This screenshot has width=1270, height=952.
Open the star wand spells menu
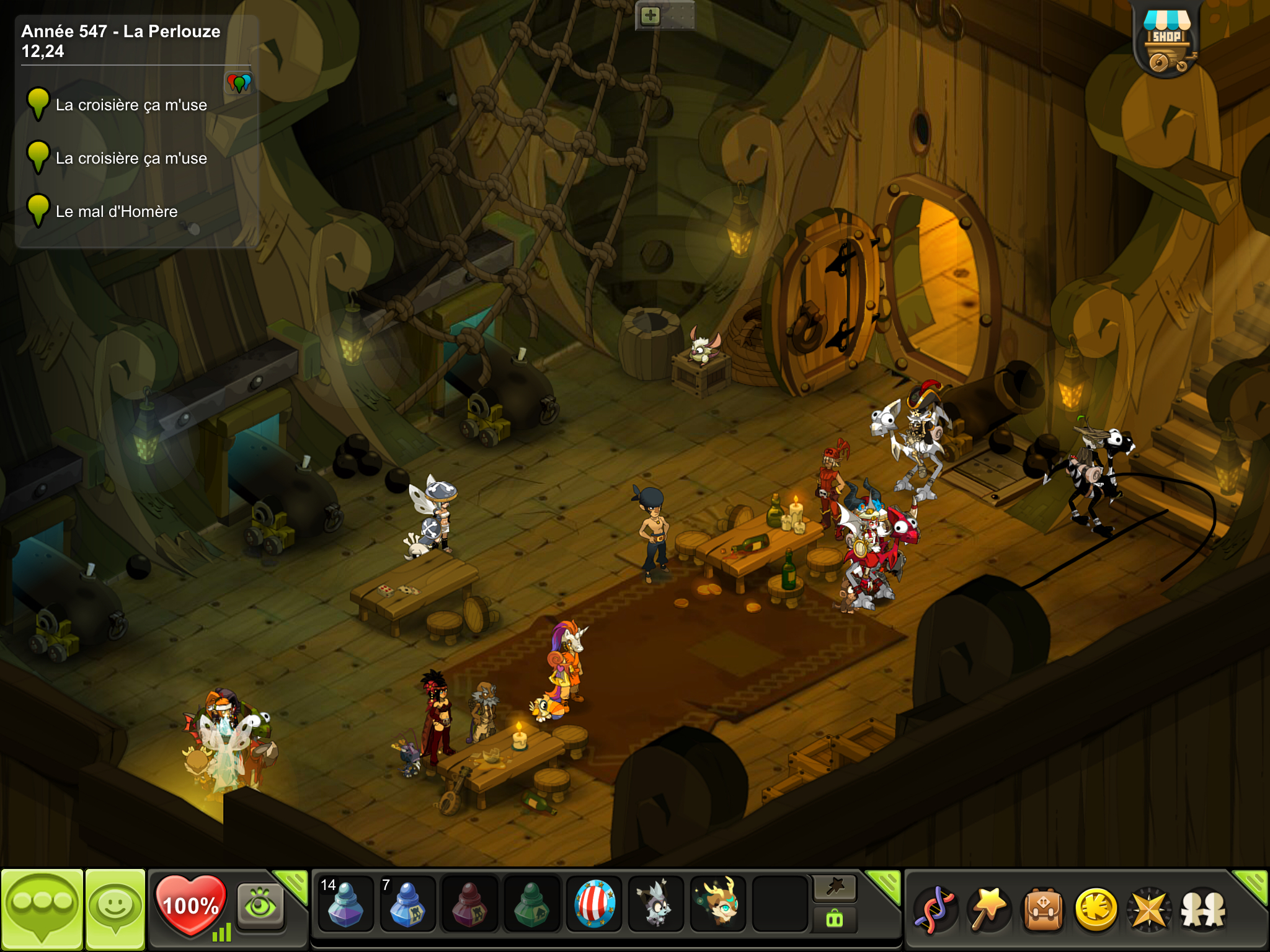coord(989,909)
